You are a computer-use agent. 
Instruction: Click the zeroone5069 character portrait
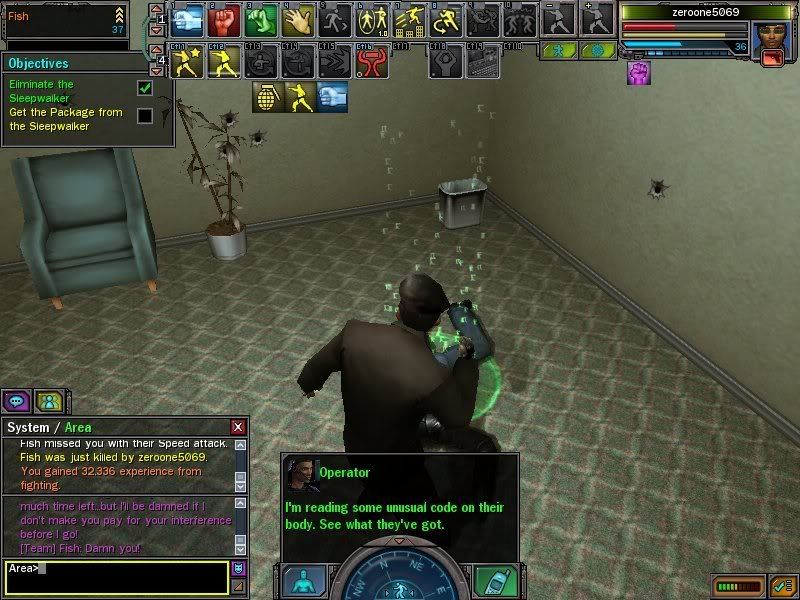[770, 38]
